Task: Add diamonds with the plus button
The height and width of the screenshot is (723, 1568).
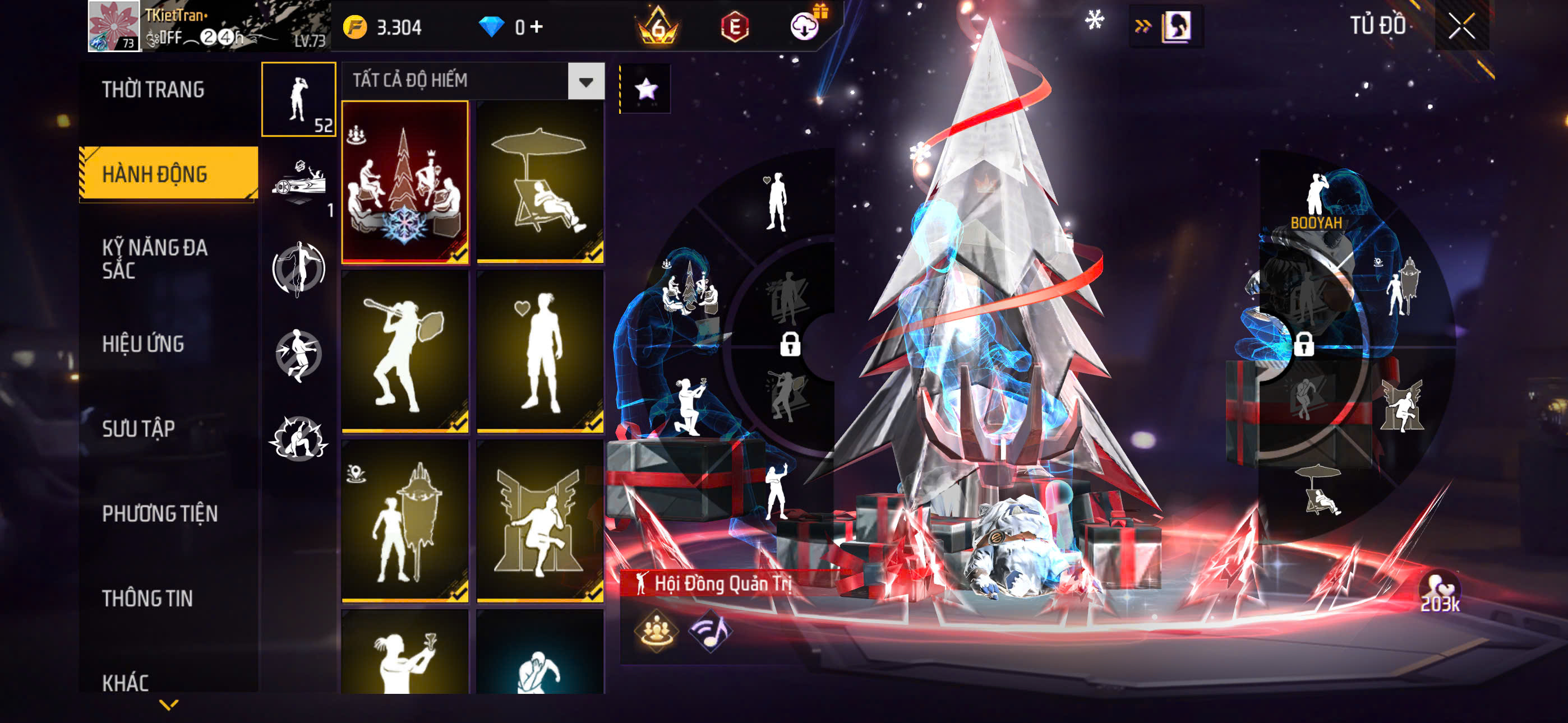Action: click(536, 27)
